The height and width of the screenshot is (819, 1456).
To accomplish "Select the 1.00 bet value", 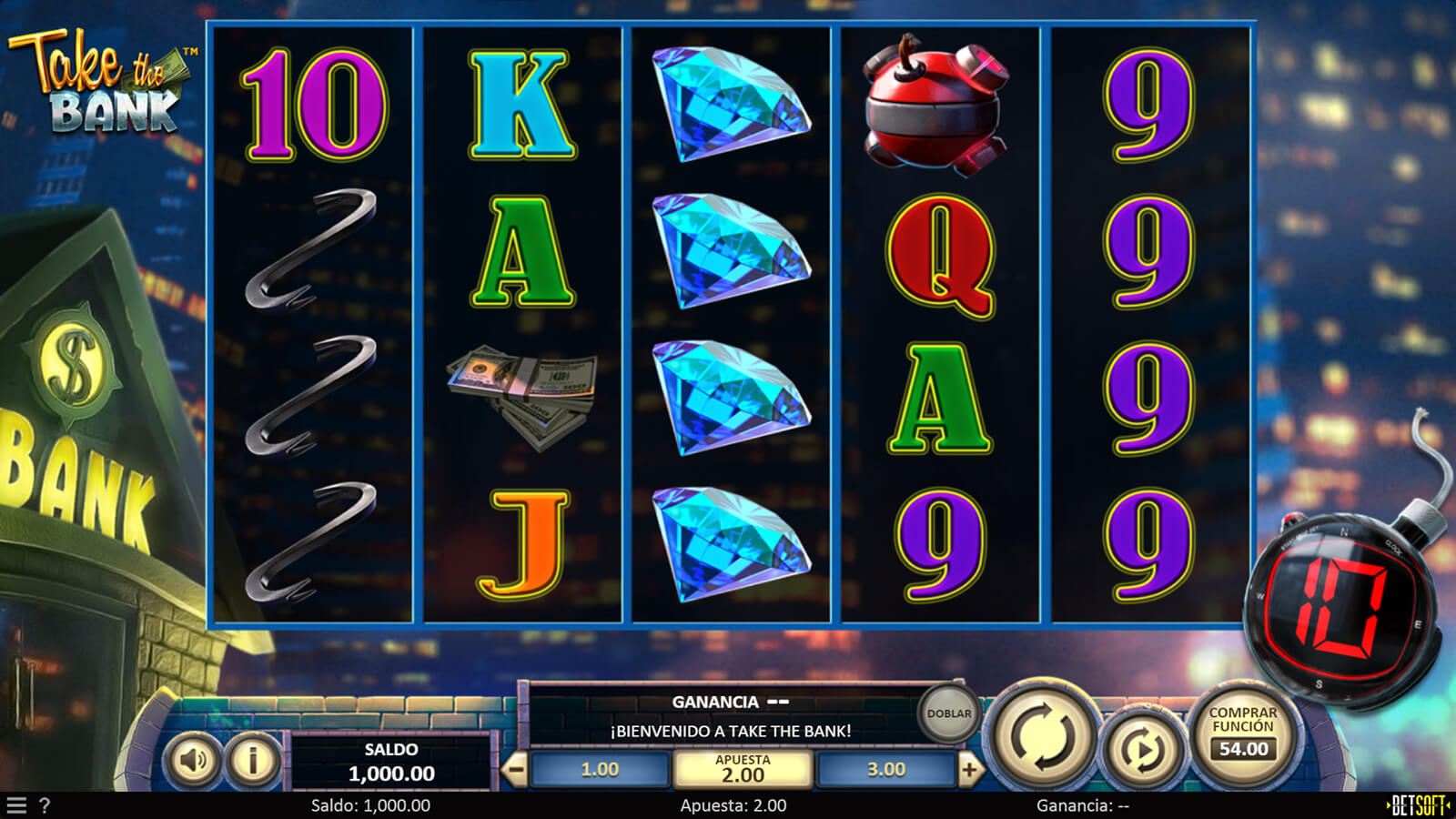I will [x=600, y=770].
